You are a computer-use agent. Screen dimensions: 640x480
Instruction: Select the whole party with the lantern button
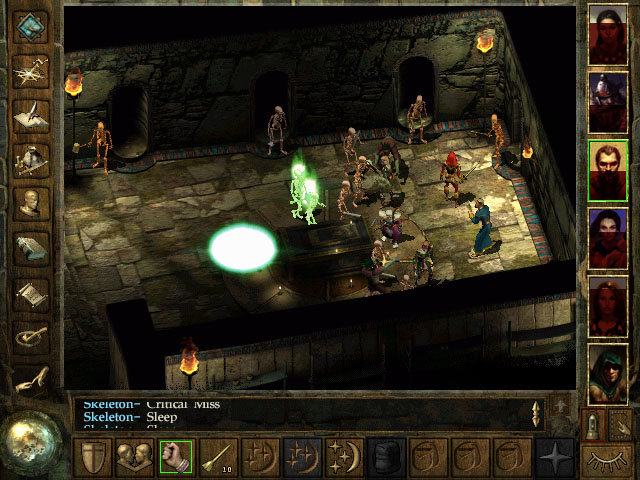(x=595, y=426)
